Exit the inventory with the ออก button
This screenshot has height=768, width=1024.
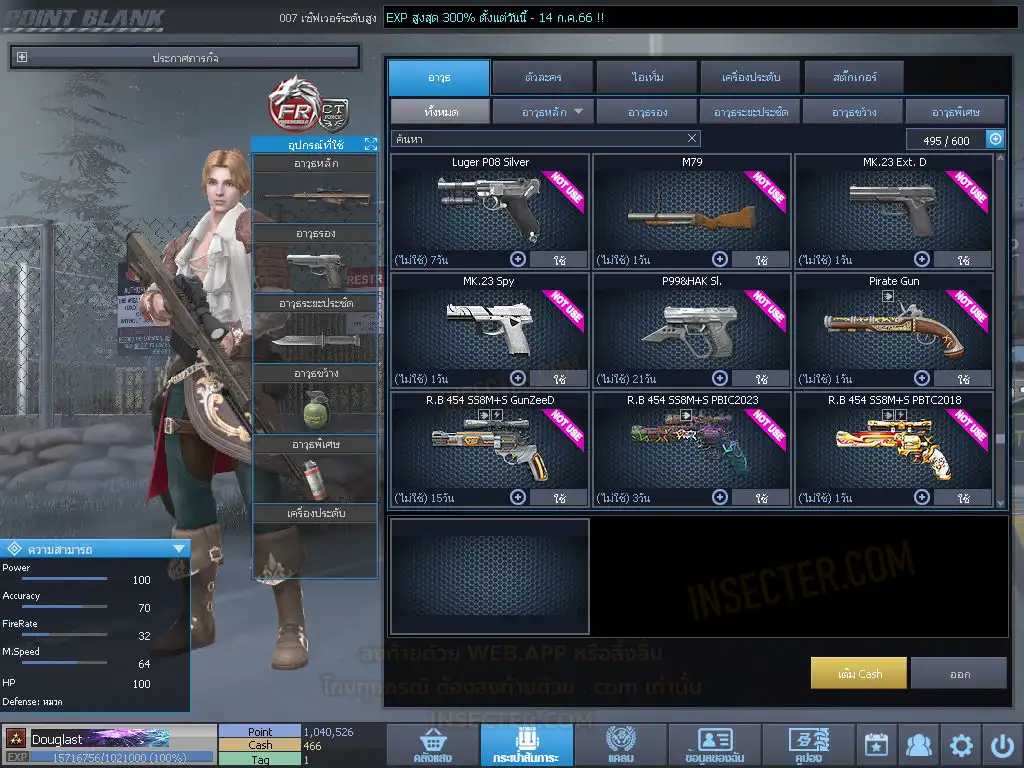pyautogui.click(x=958, y=673)
